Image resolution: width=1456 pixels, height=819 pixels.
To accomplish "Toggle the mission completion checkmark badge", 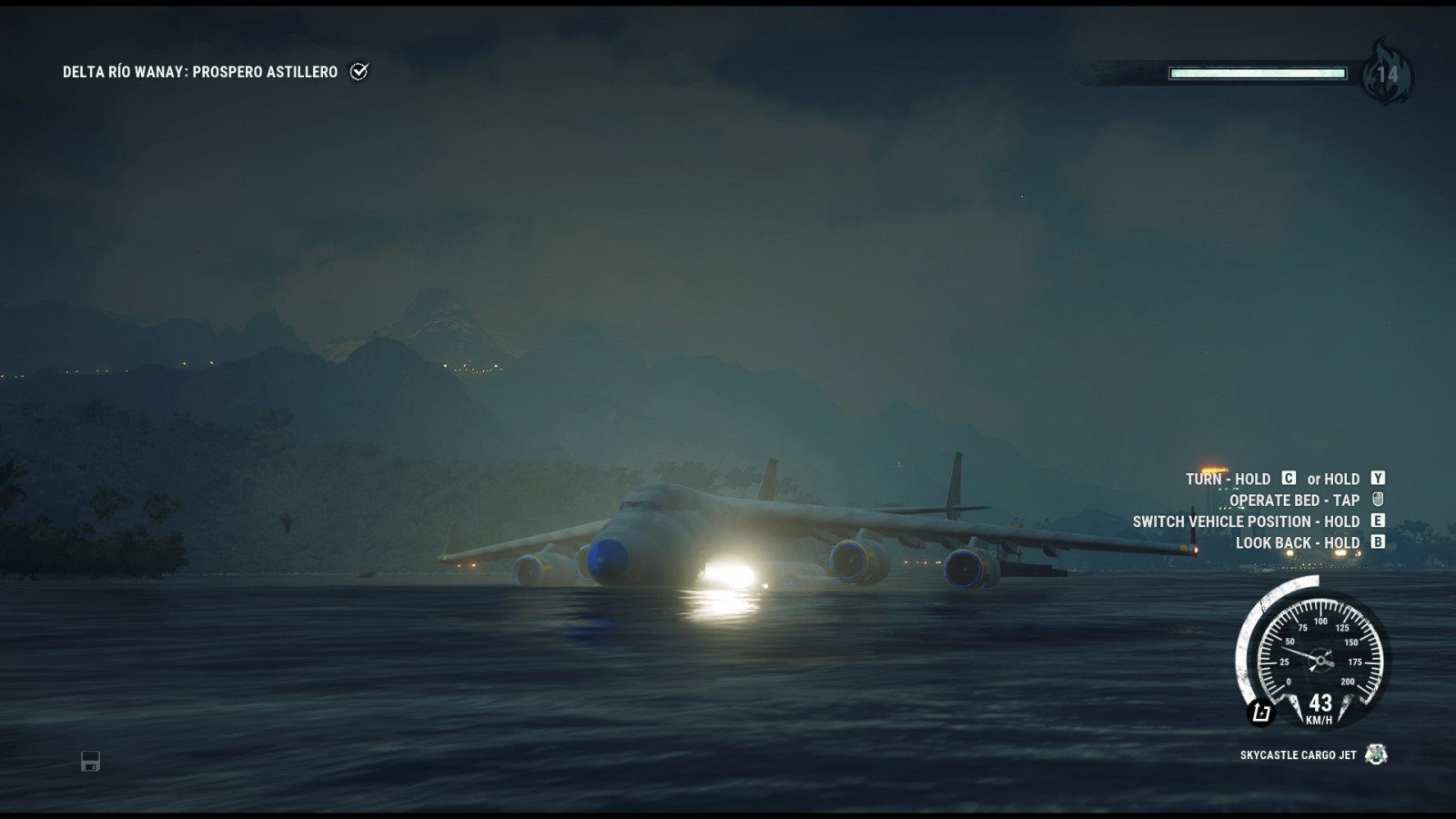I will pyautogui.click(x=360, y=69).
